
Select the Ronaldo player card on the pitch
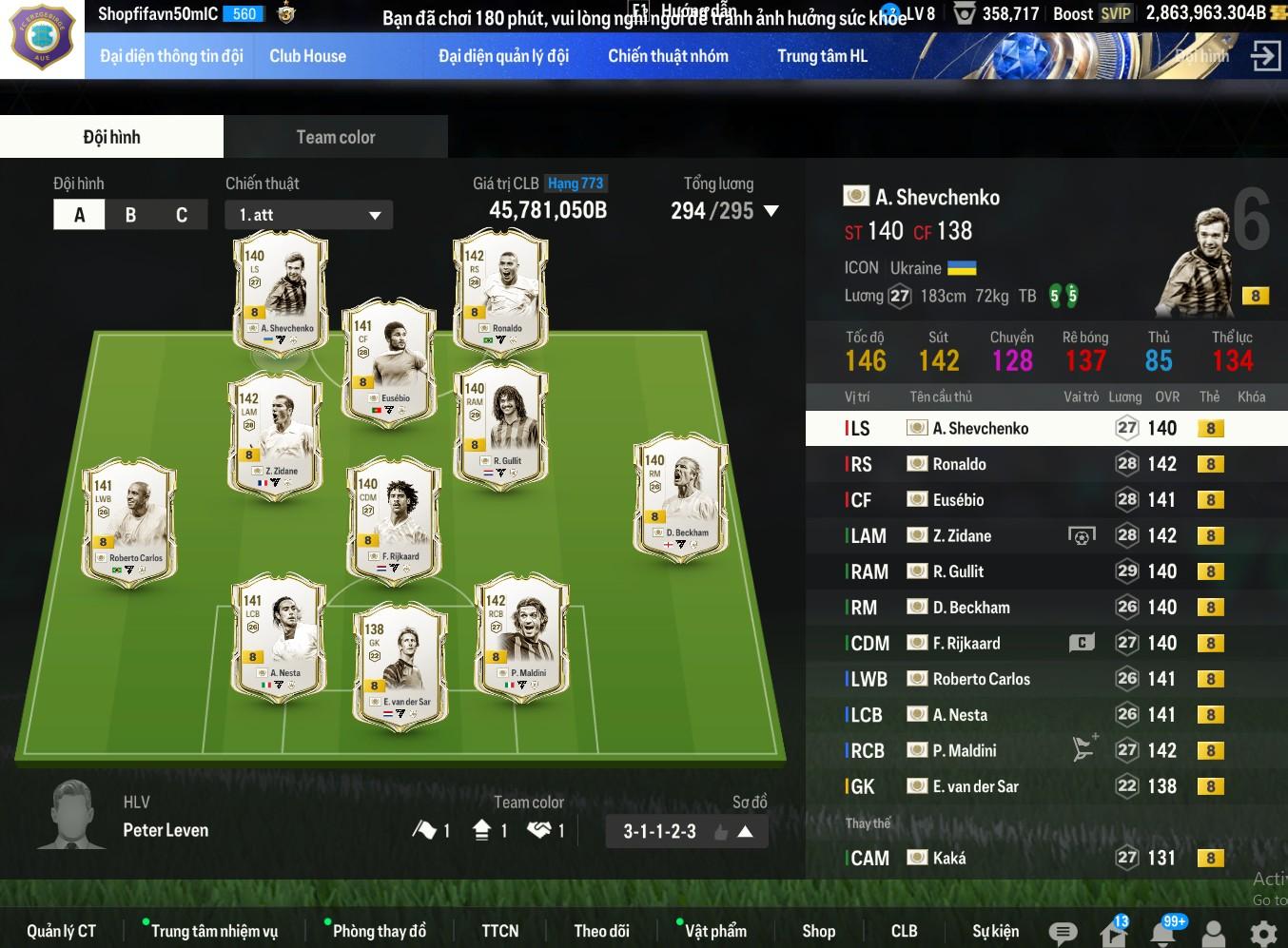coord(500,290)
